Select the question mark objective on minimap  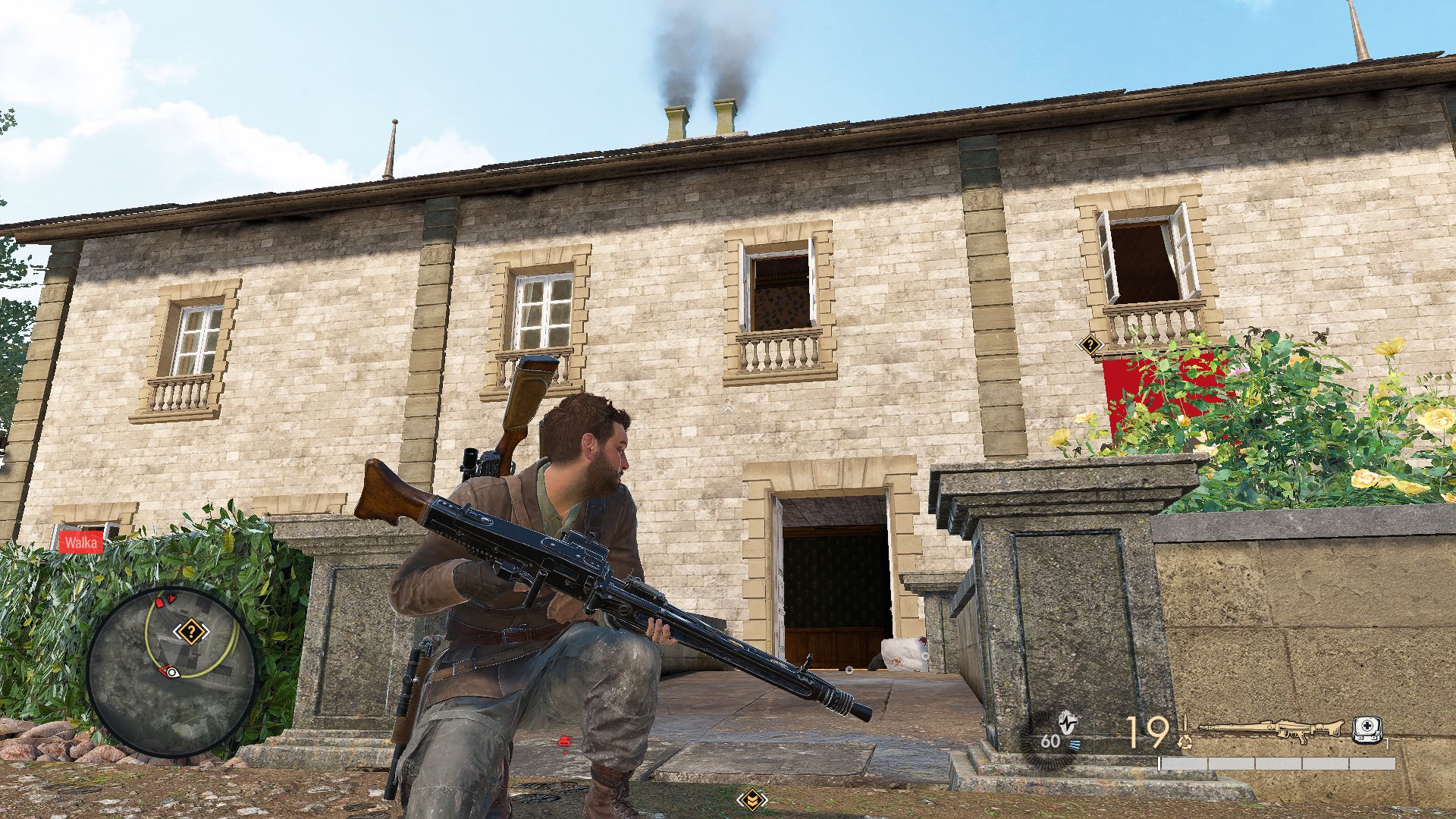point(190,631)
